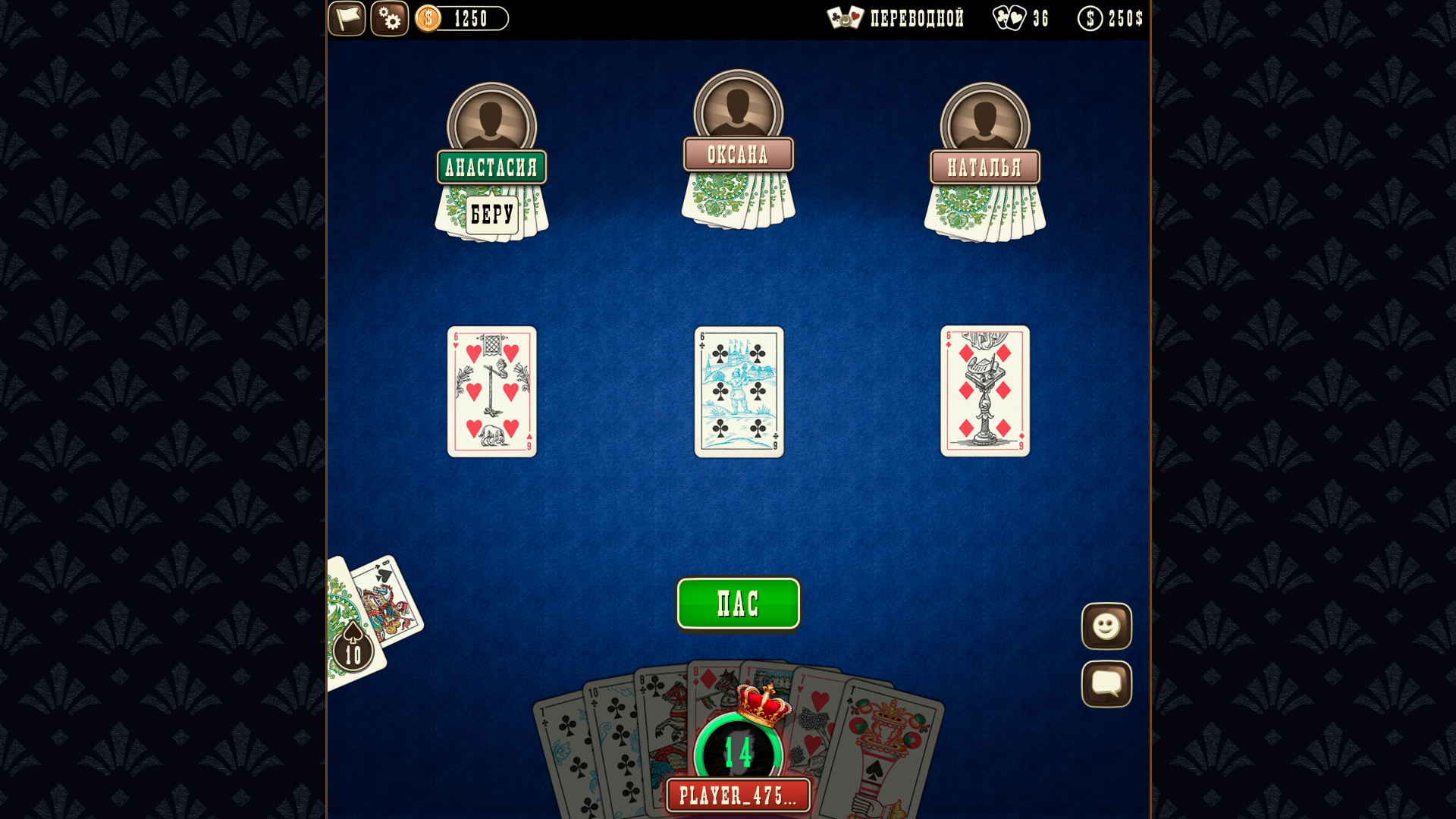
Task: Open the game settings via gear icon
Action: (389, 19)
